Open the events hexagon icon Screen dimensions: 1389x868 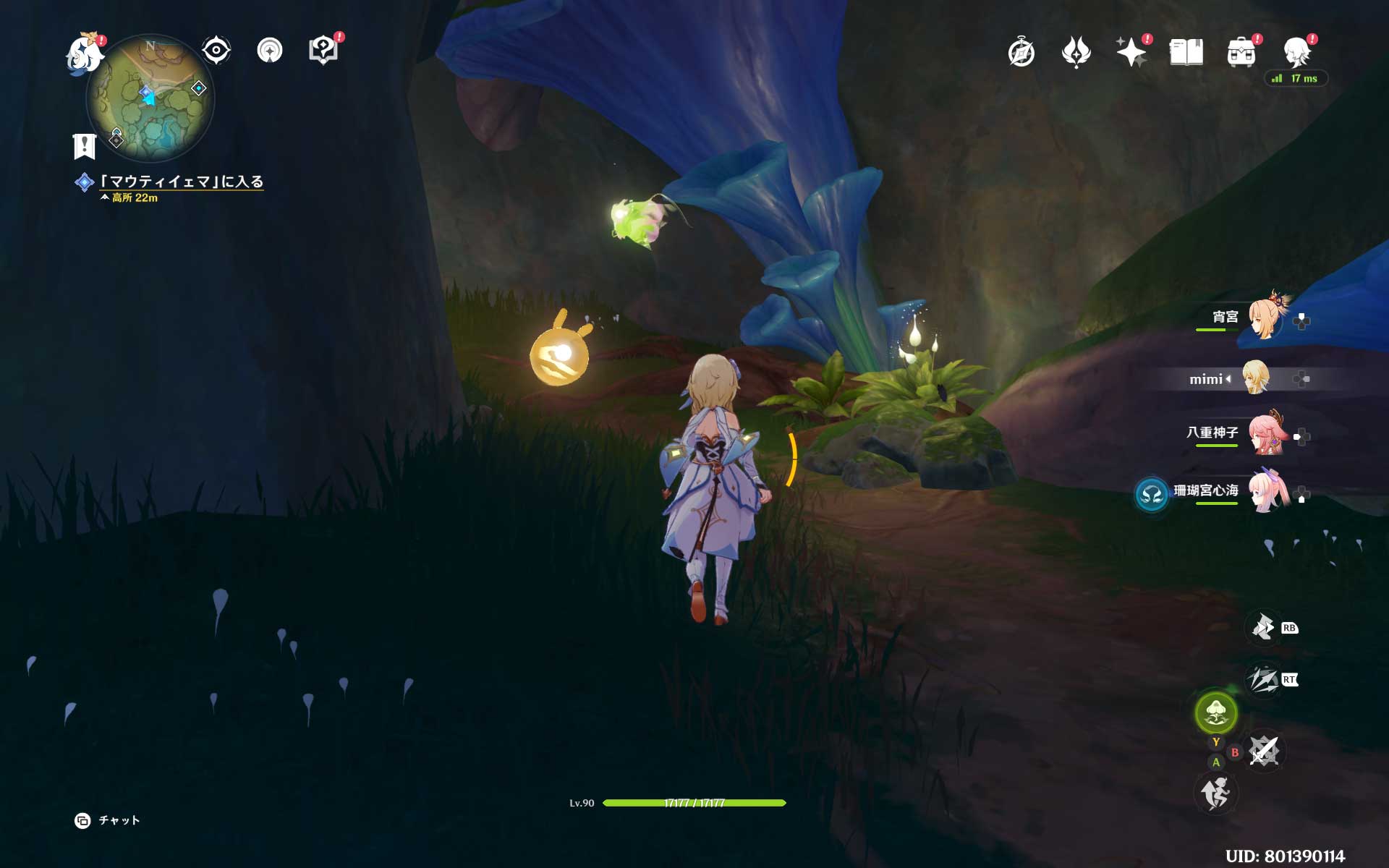pos(323,51)
